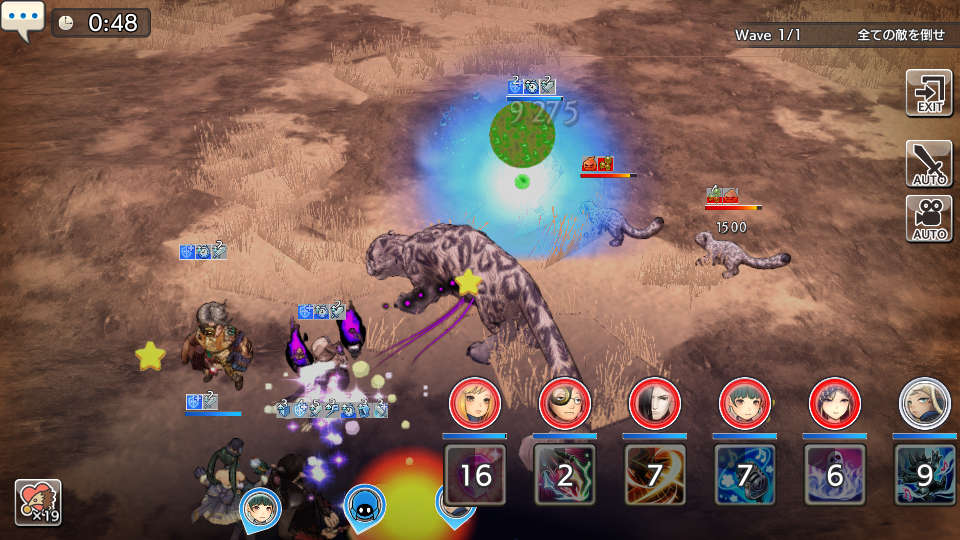The image size is (960, 540).
Task: Toggle the sword AUTO battle button
Action: tap(928, 164)
